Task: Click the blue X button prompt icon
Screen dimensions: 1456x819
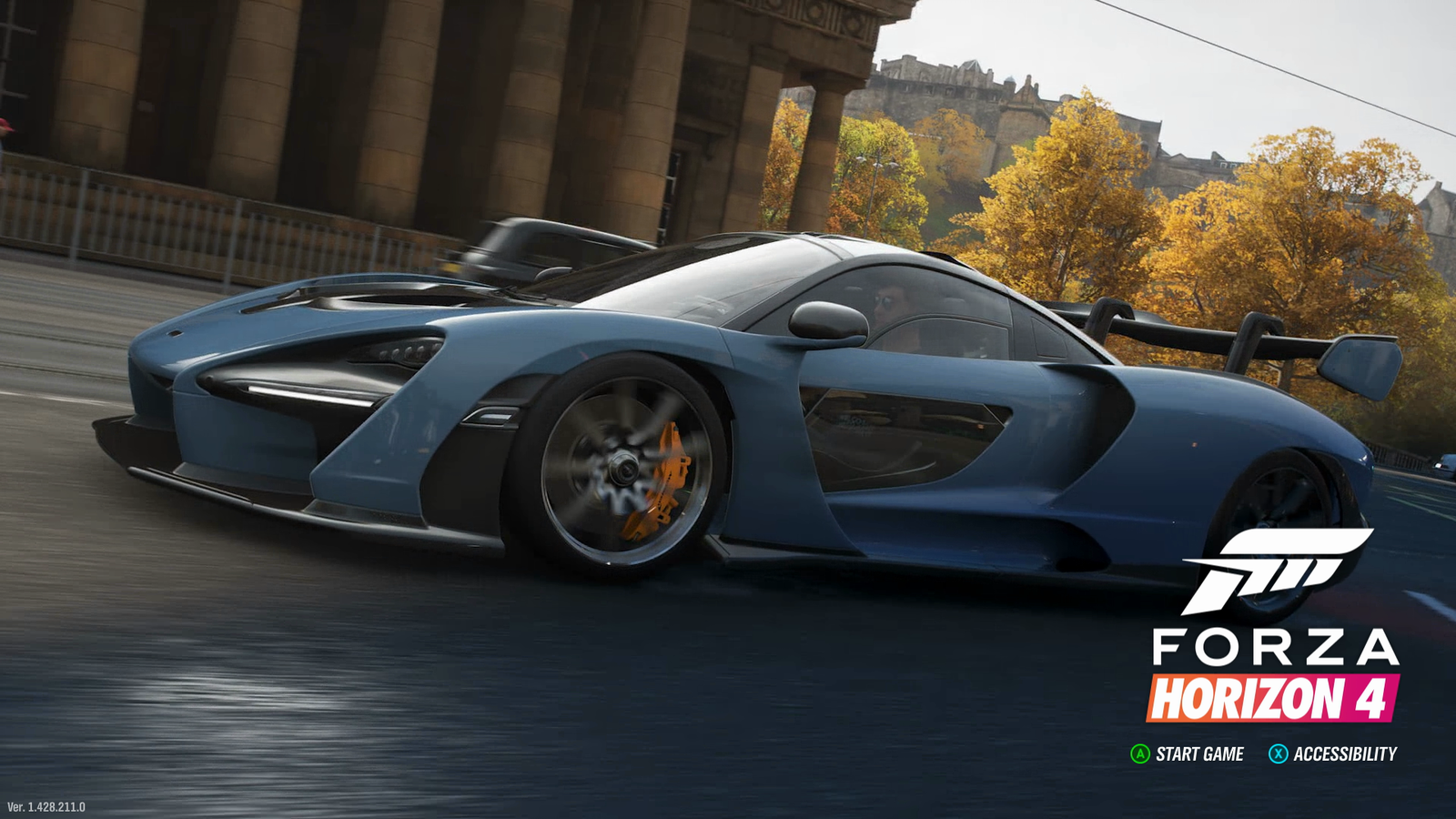Action: point(1278,753)
